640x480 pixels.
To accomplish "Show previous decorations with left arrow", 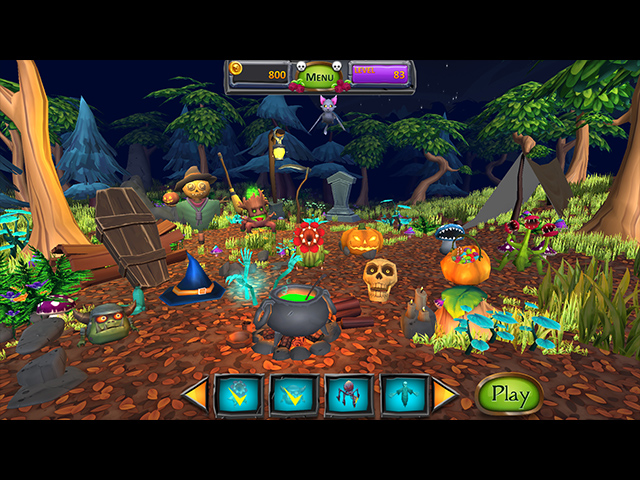I will tap(196, 395).
